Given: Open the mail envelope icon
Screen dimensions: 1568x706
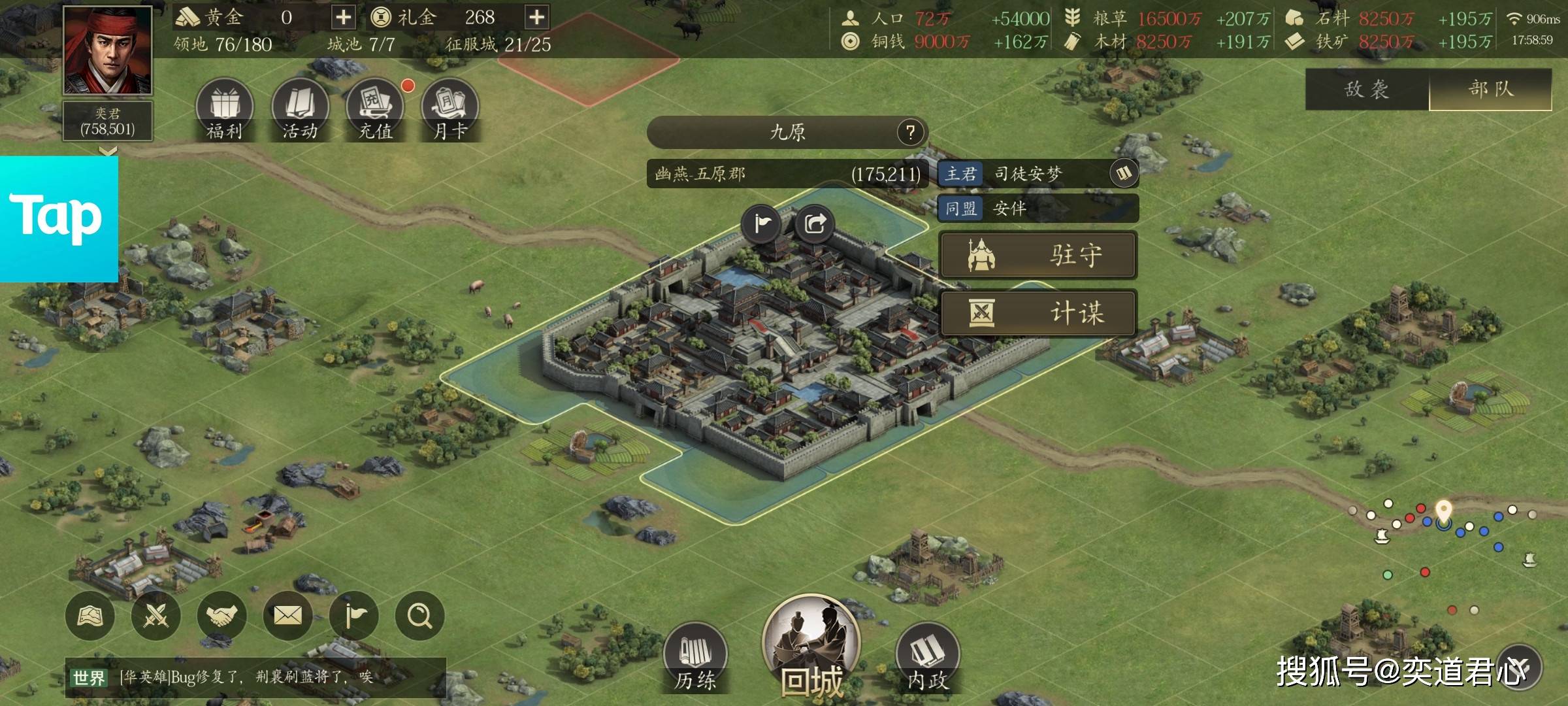Looking at the screenshot, I should (x=287, y=615).
